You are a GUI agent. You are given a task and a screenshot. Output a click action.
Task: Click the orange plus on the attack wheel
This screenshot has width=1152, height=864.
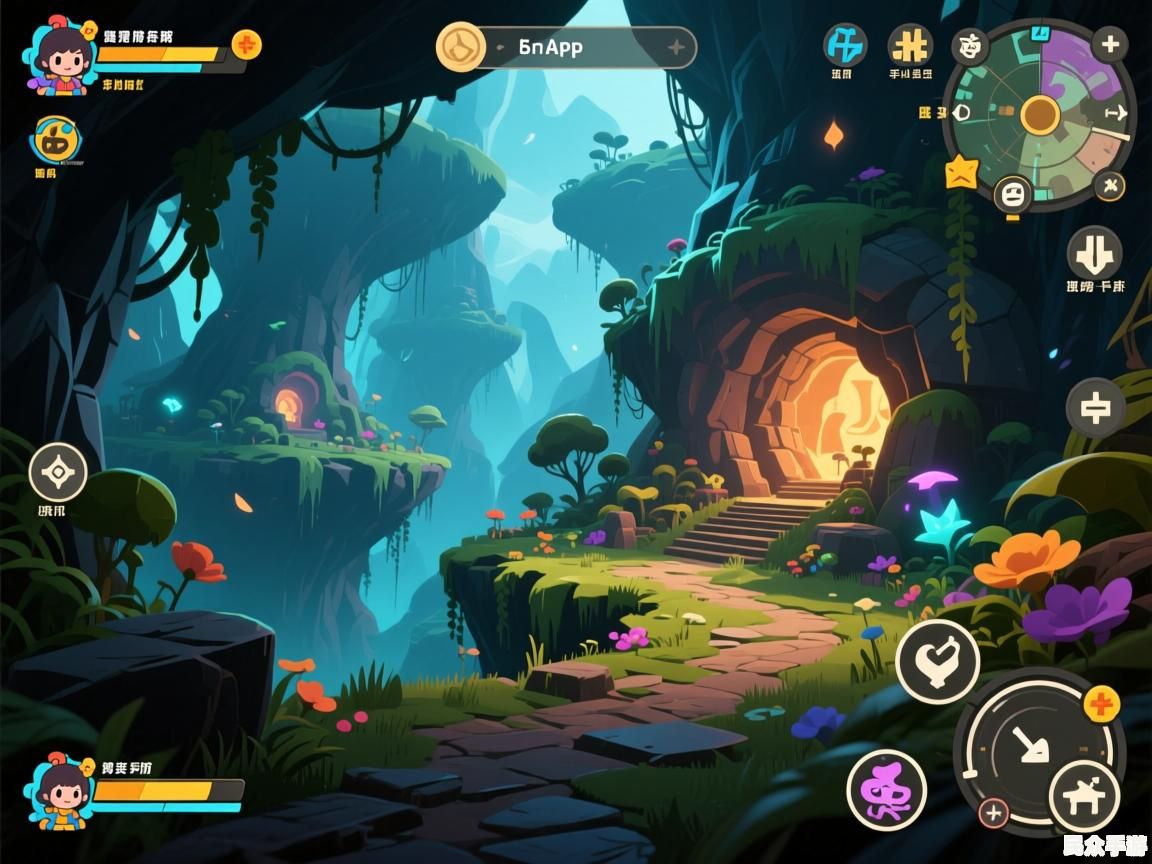pyautogui.click(x=1101, y=705)
